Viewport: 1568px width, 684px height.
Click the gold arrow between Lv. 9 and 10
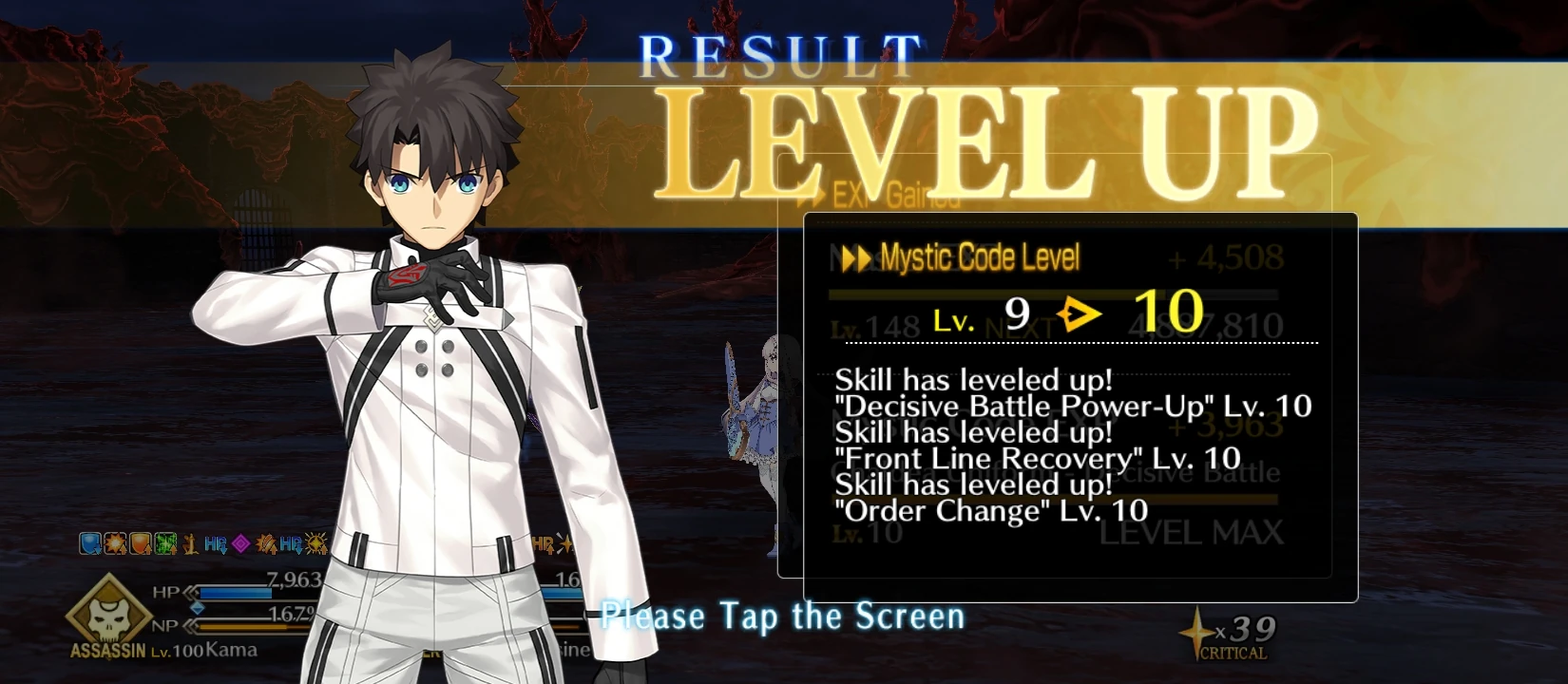[x=1079, y=313]
